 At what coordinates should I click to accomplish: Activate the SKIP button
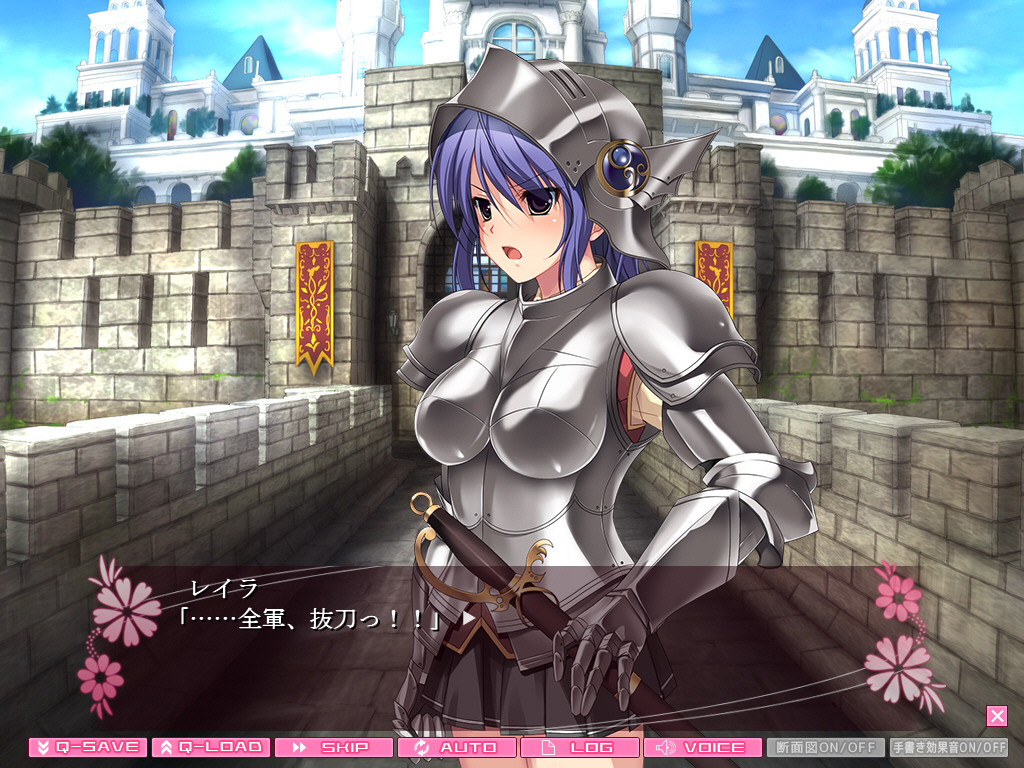(334, 747)
